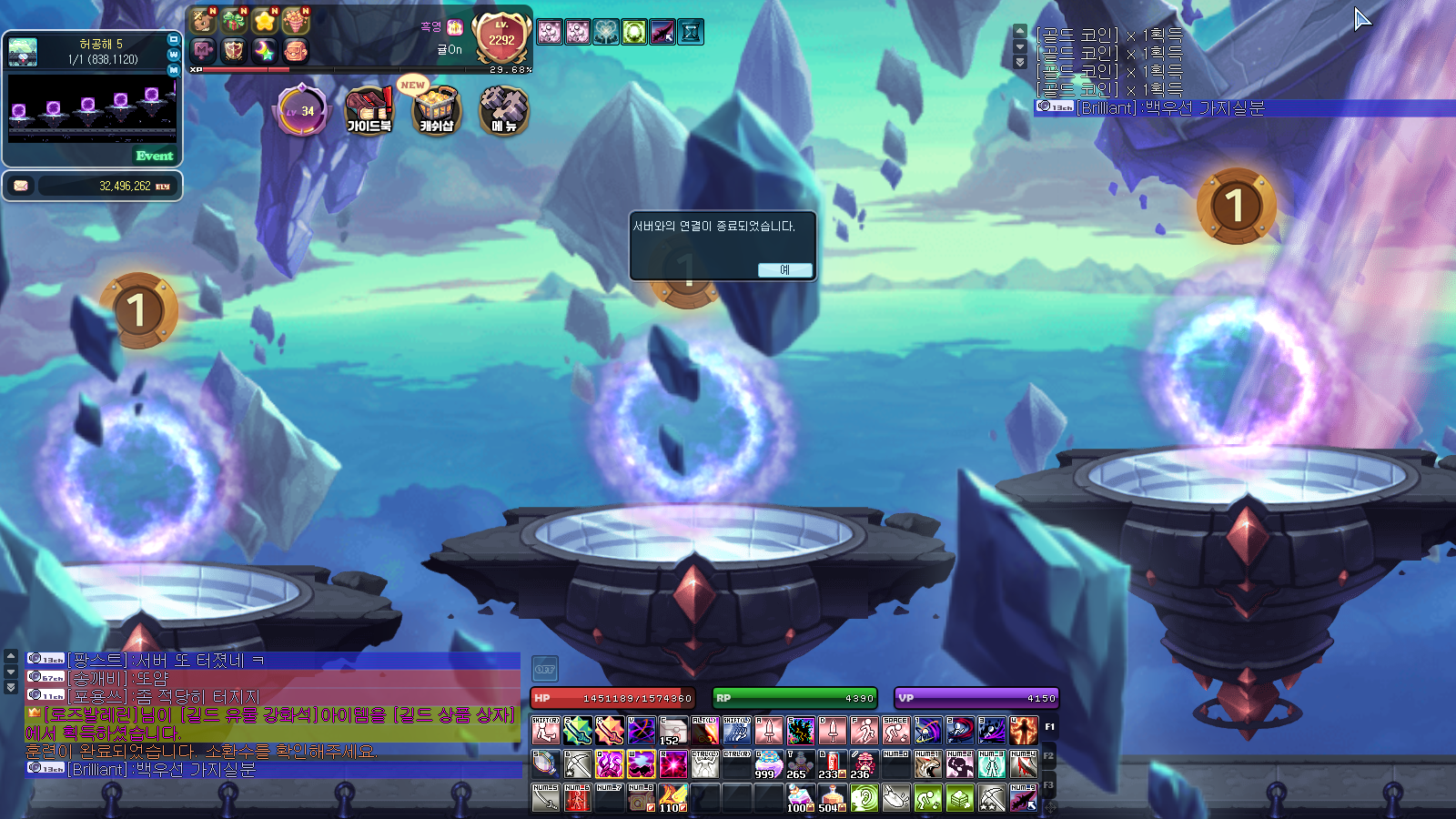Activate the green ear skill icon

[864, 799]
